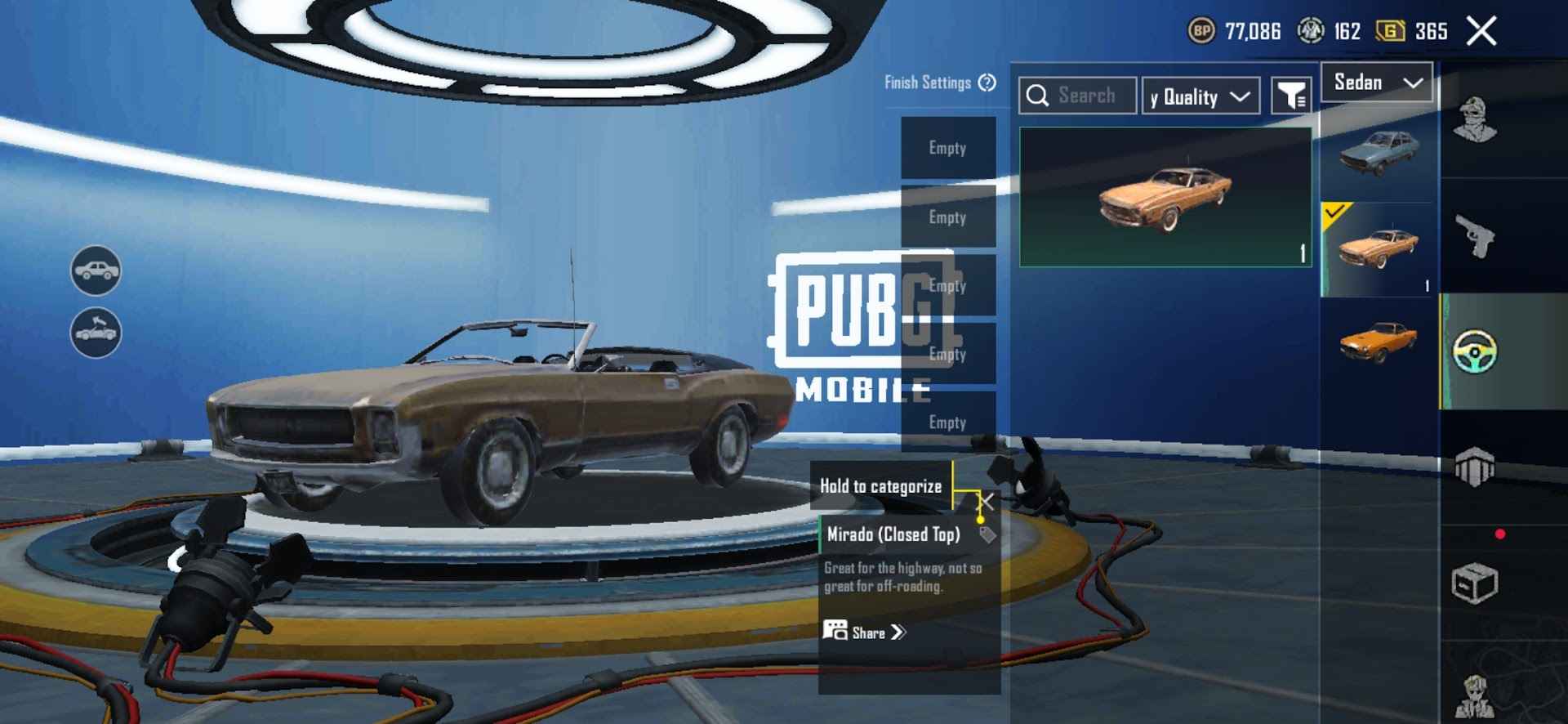Open the filter funnel icon

(x=1292, y=96)
